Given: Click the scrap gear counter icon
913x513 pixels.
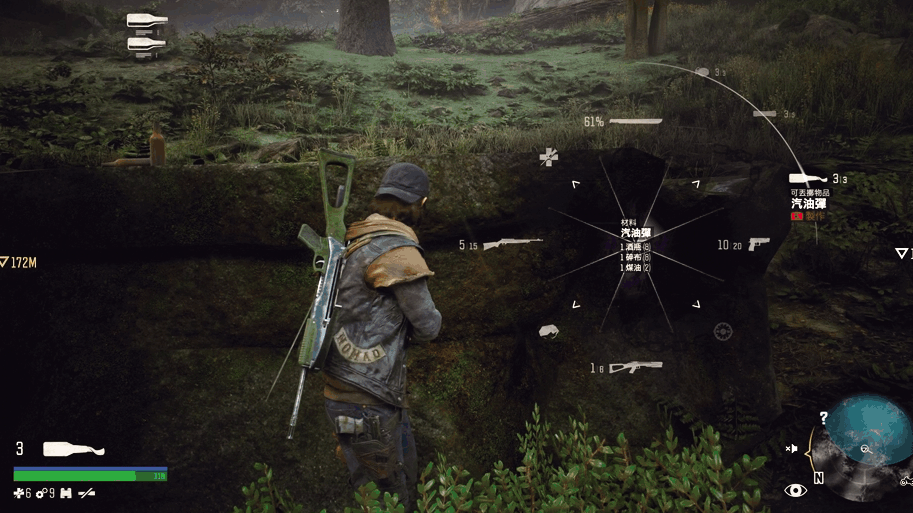Looking at the screenshot, I should pyautogui.click(x=44, y=493).
